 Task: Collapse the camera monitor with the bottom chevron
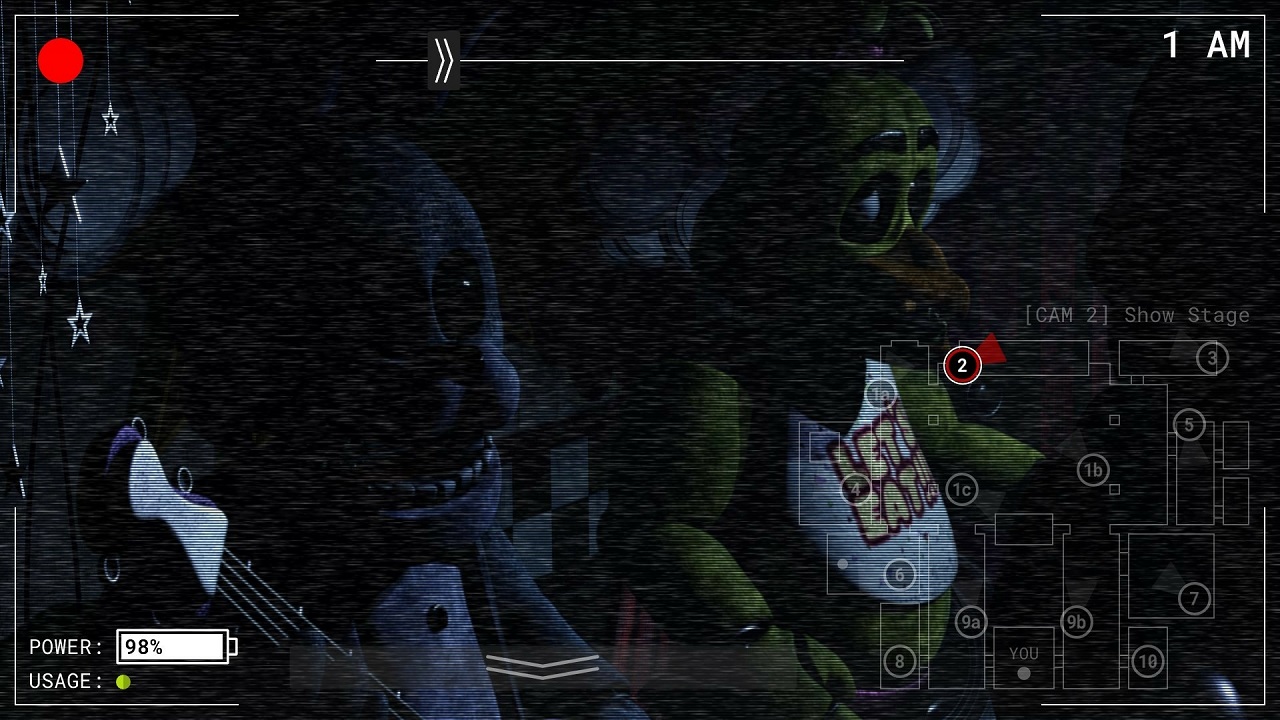point(542,666)
